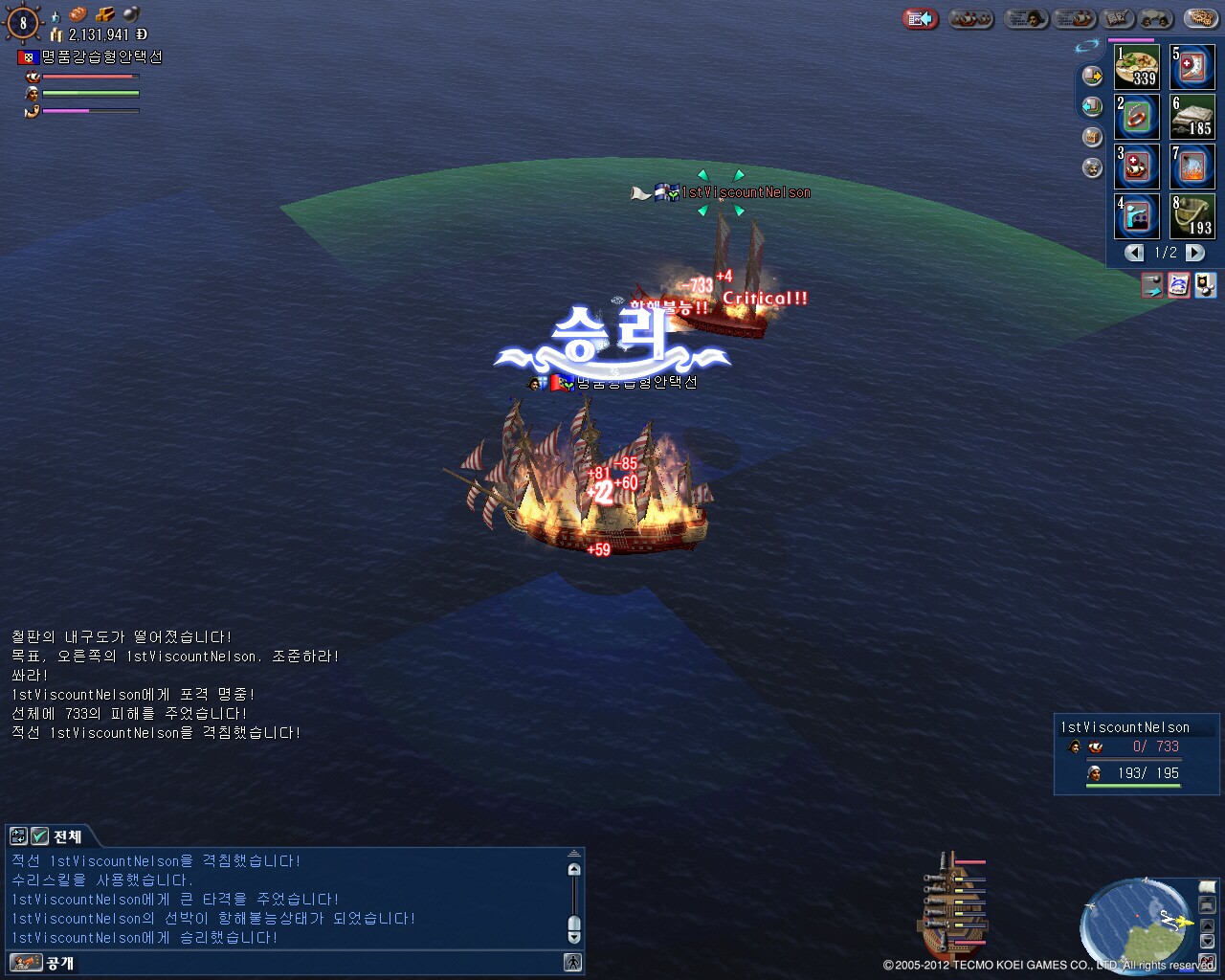The image size is (1225, 980).
Task: Go to next shortcut page
Action: pos(1195,253)
